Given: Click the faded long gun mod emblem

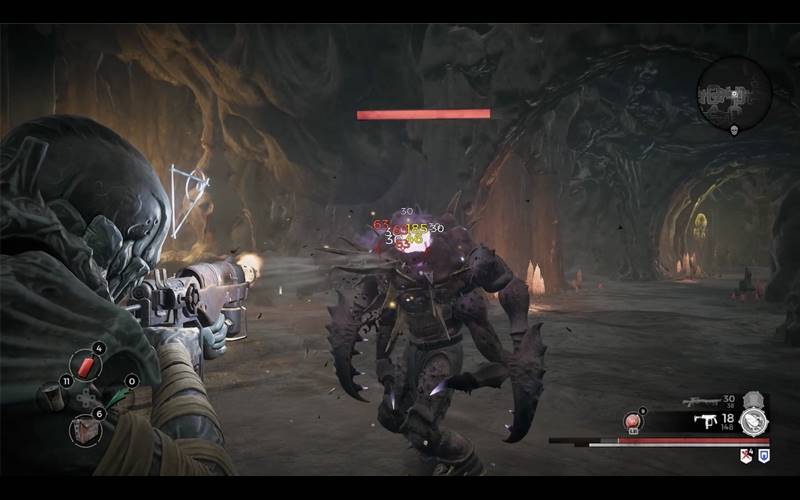Looking at the screenshot, I should pos(753,400).
